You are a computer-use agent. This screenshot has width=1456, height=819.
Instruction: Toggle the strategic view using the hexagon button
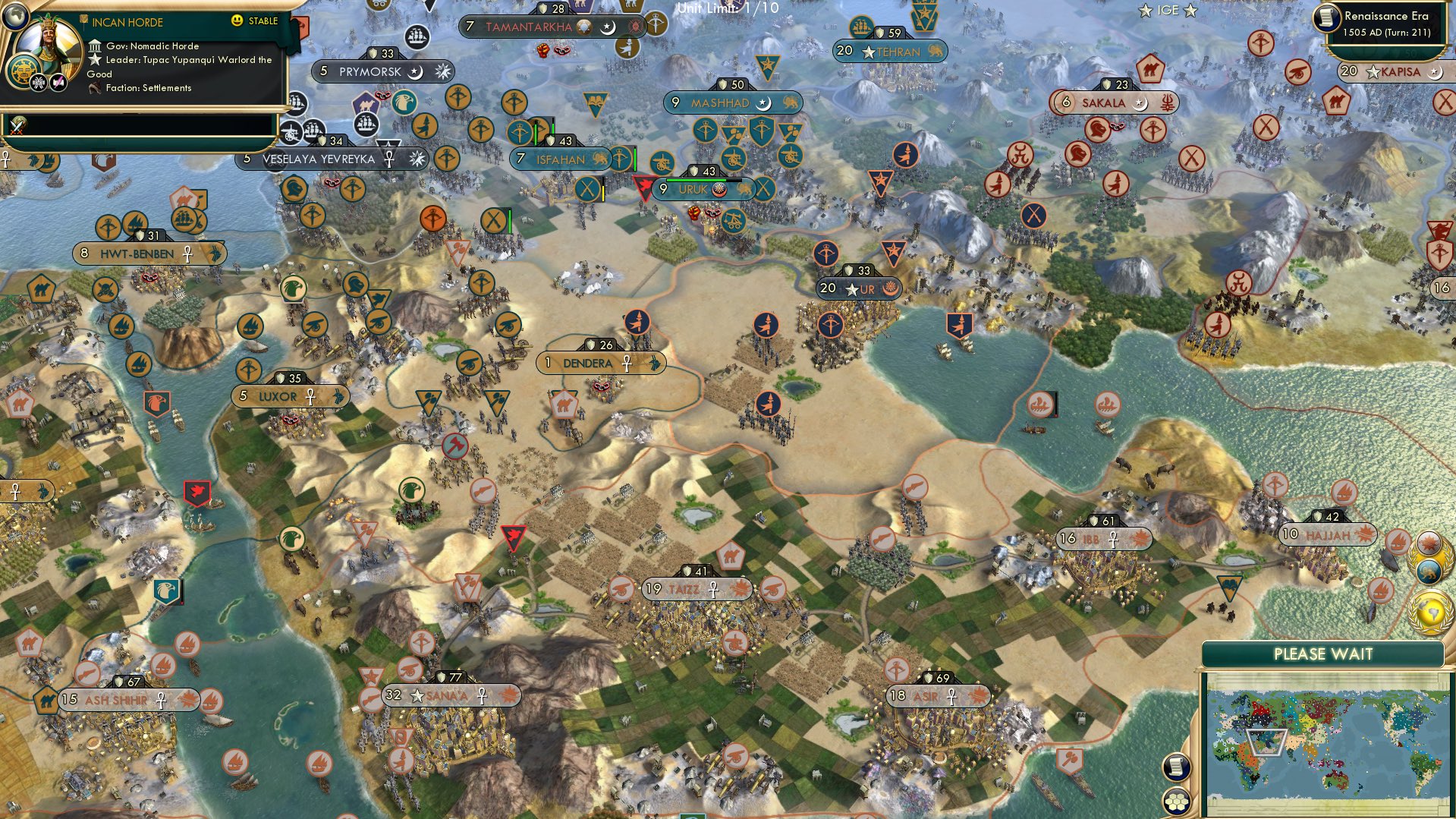pyautogui.click(x=1176, y=800)
